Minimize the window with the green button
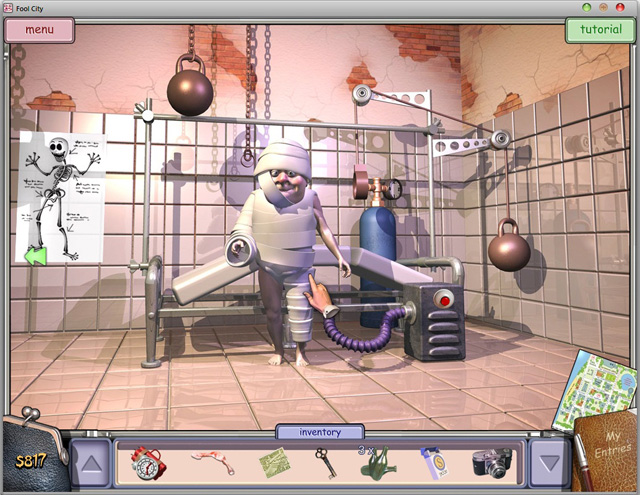This screenshot has height=495, width=640. point(586,7)
